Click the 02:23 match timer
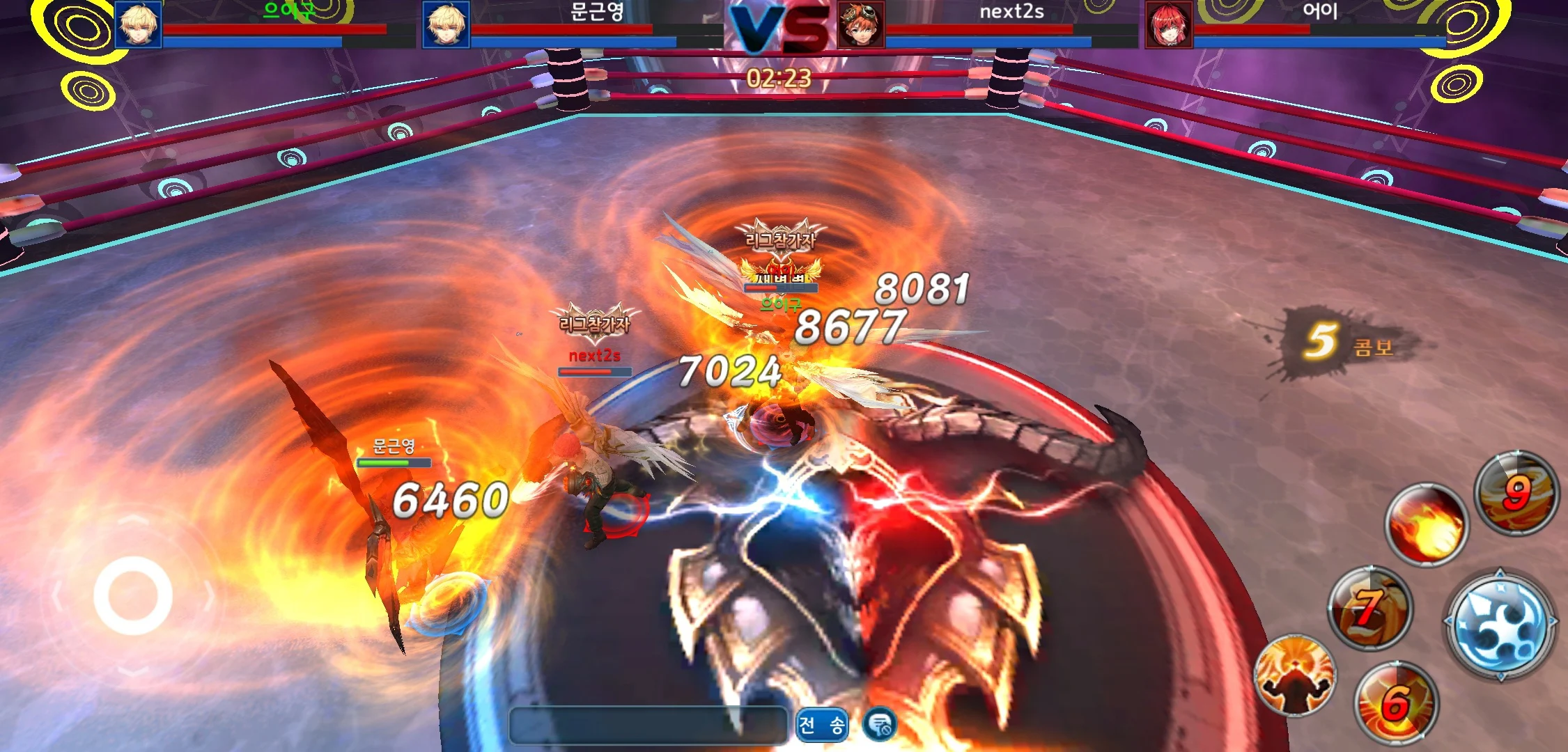The height and width of the screenshot is (752, 1568). [778, 79]
